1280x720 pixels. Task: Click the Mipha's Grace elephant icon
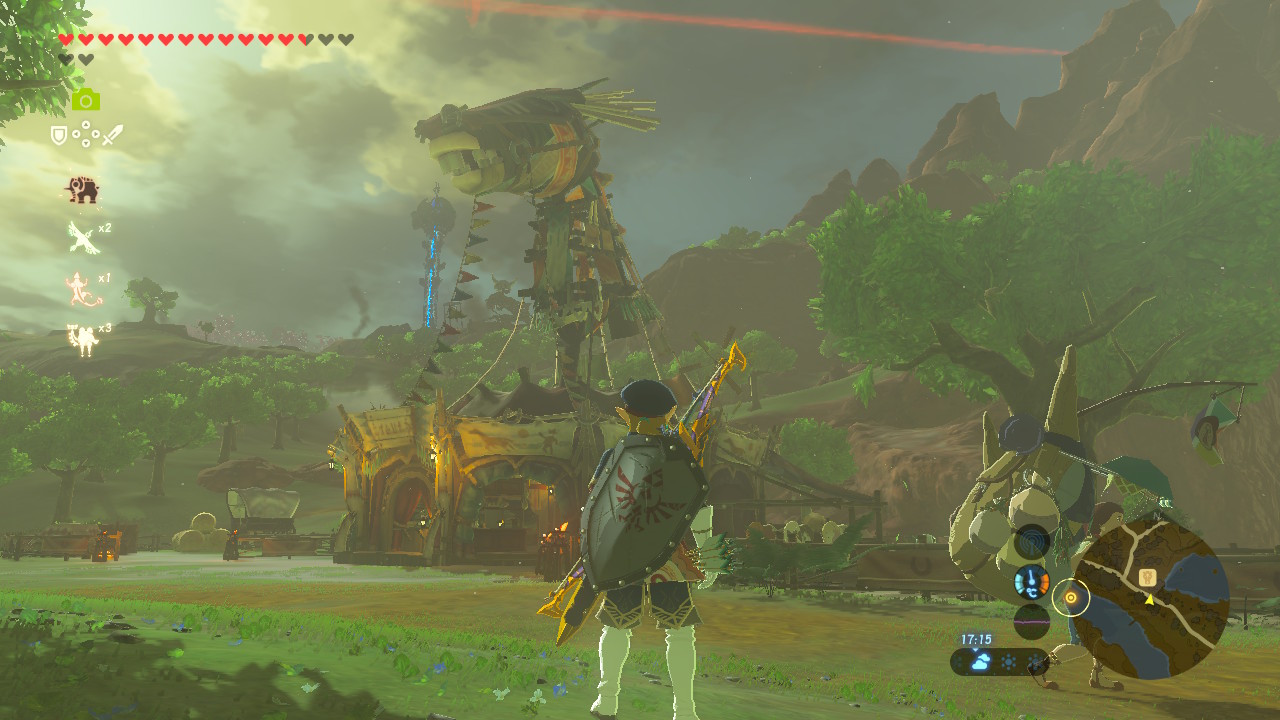click(x=82, y=189)
